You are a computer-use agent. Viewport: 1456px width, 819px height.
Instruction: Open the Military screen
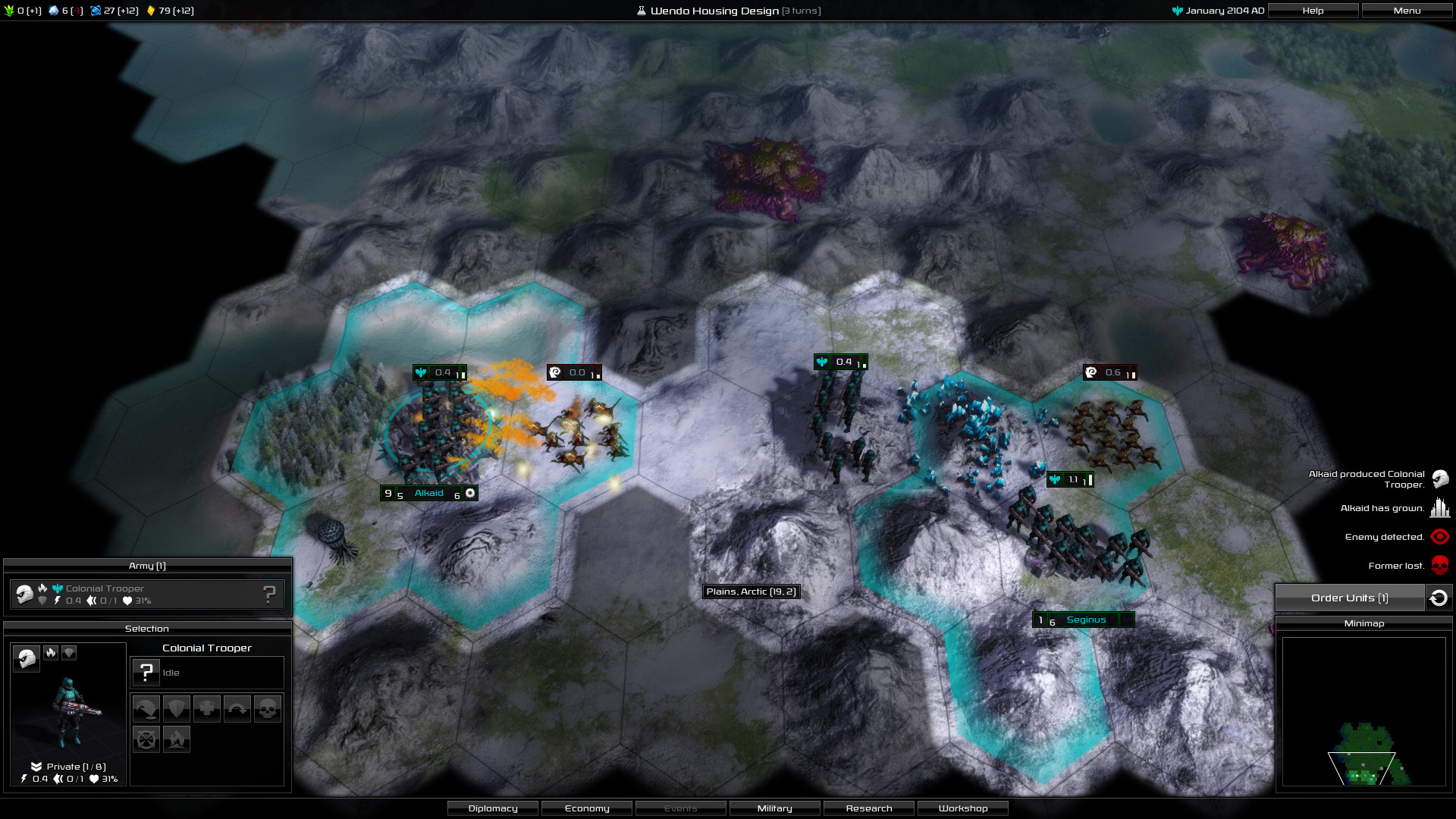pyautogui.click(x=774, y=808)
